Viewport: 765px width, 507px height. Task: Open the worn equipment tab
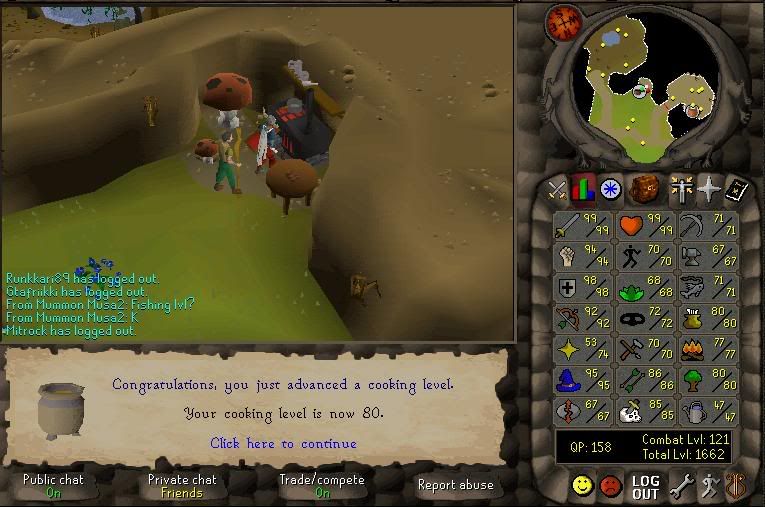click(683, 188)
